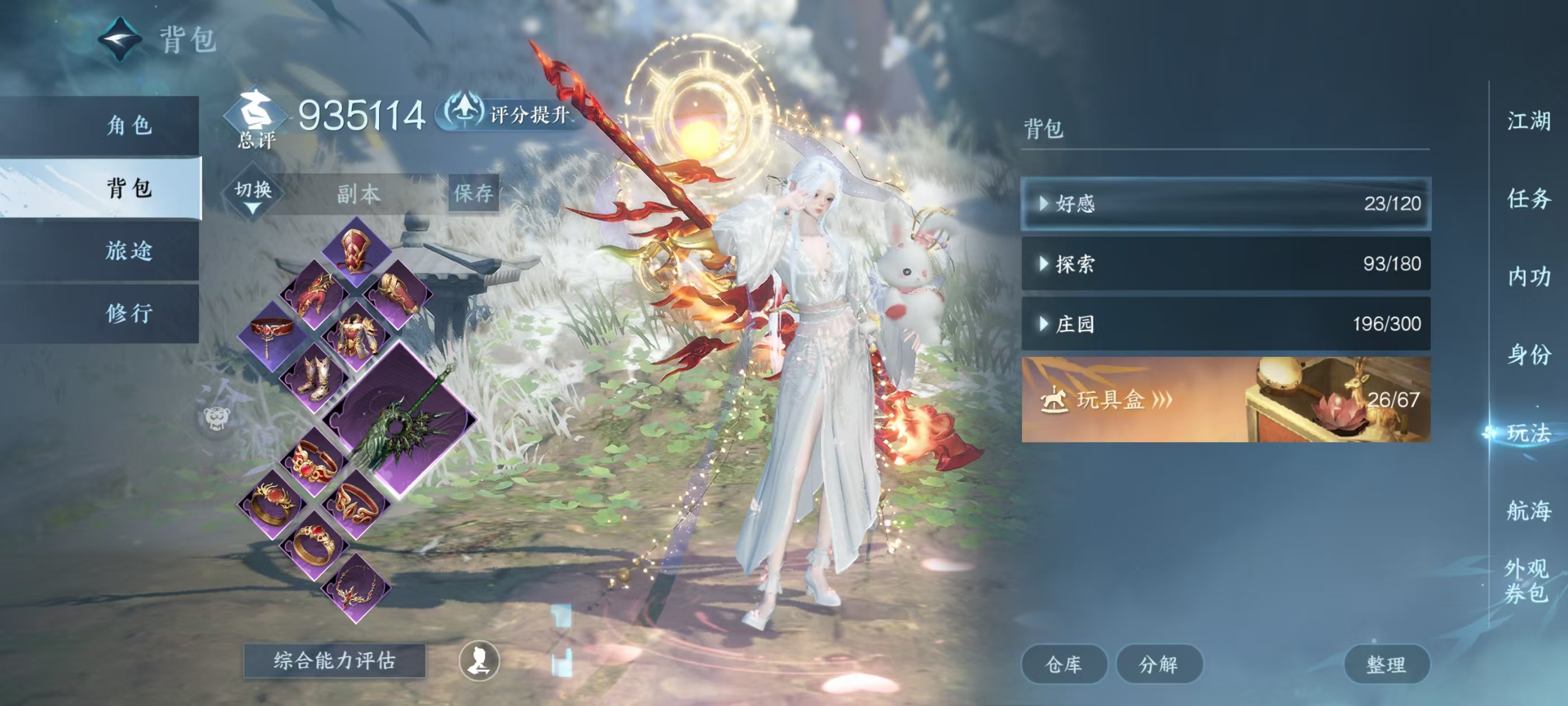Image resolution: width=1568 pixels, height=706 pixels.
Task: Open the 玩具盒 toy box banner
Action: click(x=1225, y=400)
